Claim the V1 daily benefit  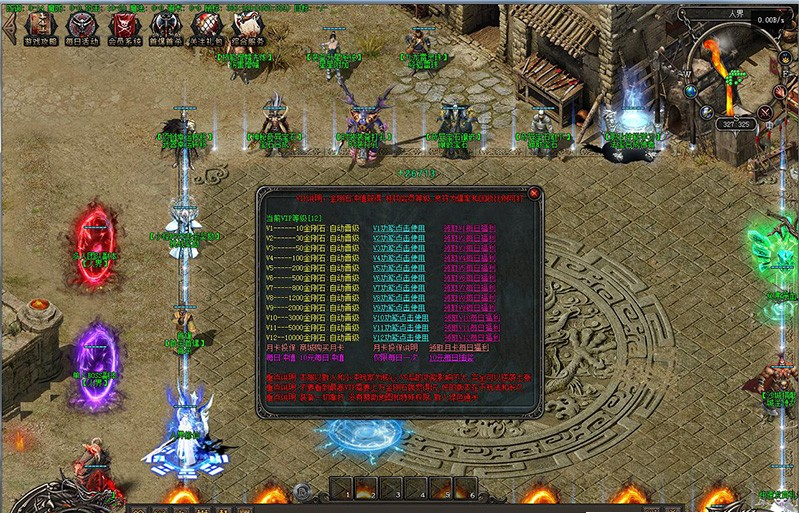(x=468, y=228)
